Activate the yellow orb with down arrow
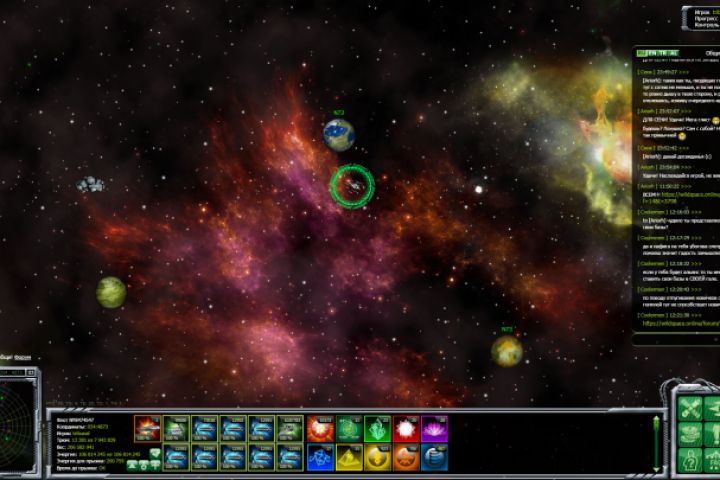 click(377, 457)
